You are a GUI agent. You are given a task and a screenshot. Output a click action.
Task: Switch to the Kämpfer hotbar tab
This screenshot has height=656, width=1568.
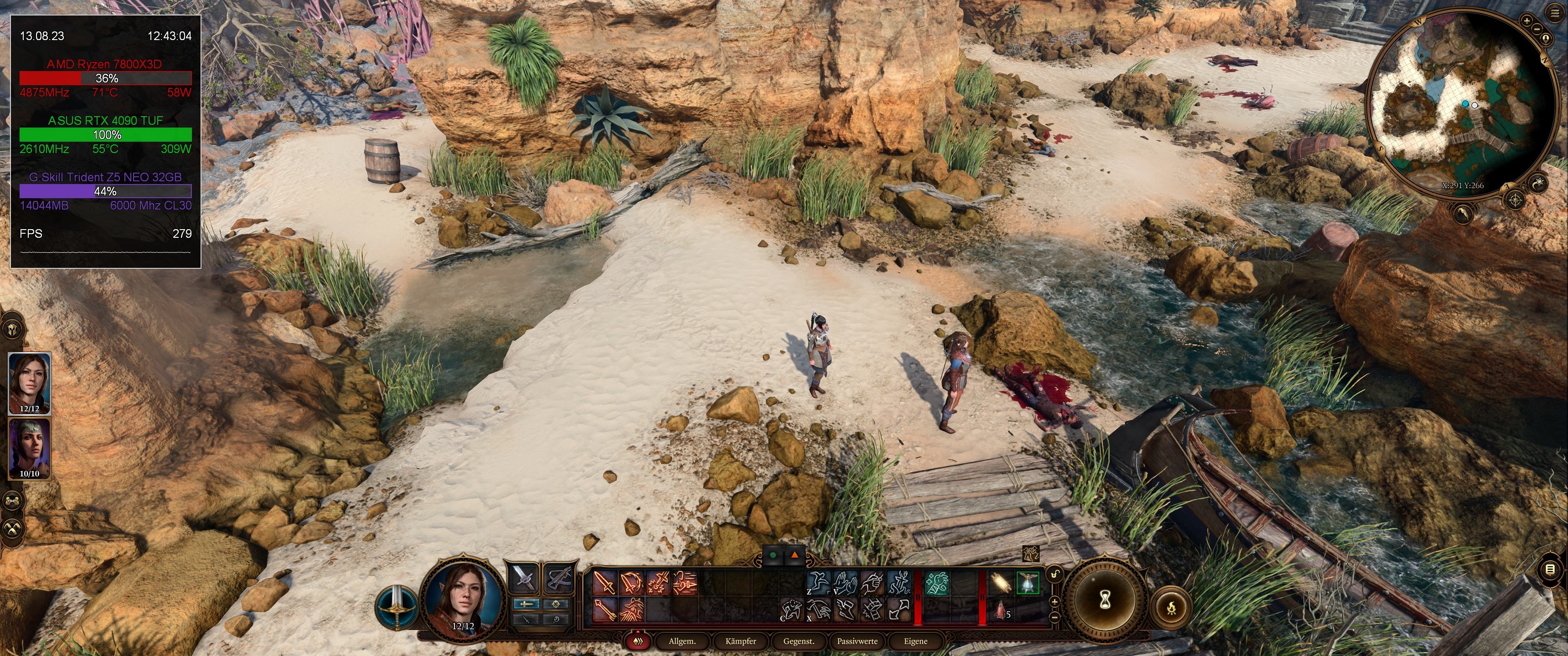tap(740, 641)
